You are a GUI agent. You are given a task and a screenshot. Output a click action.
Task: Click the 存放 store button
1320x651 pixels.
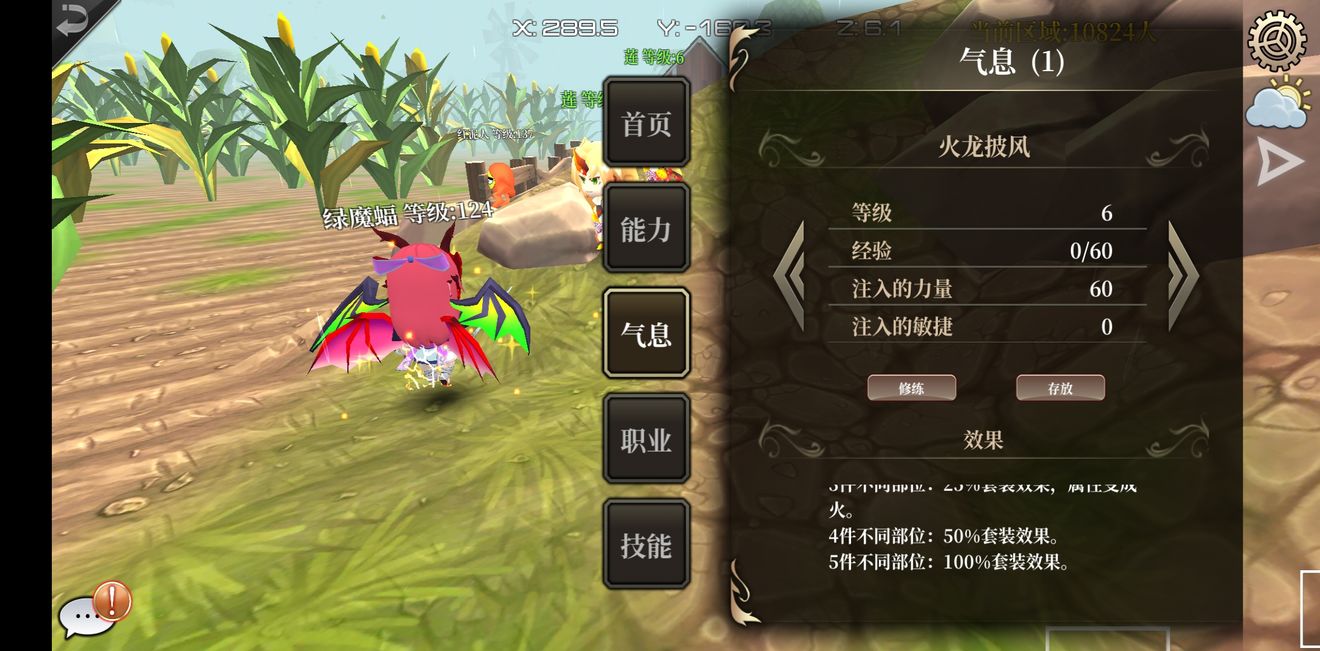point(1060,388)
